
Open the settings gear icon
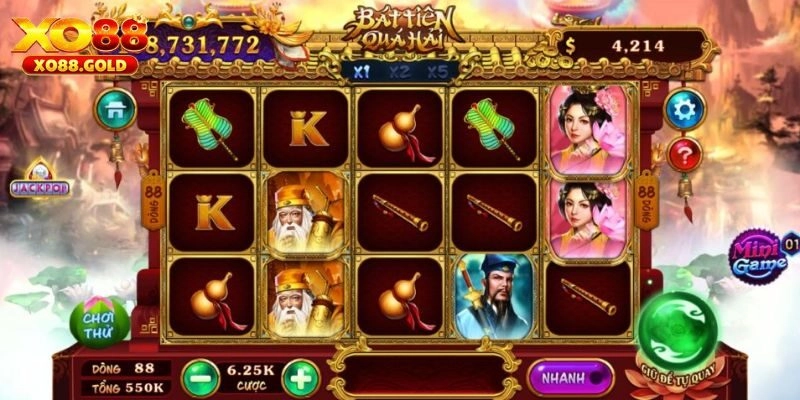[685, 108]
